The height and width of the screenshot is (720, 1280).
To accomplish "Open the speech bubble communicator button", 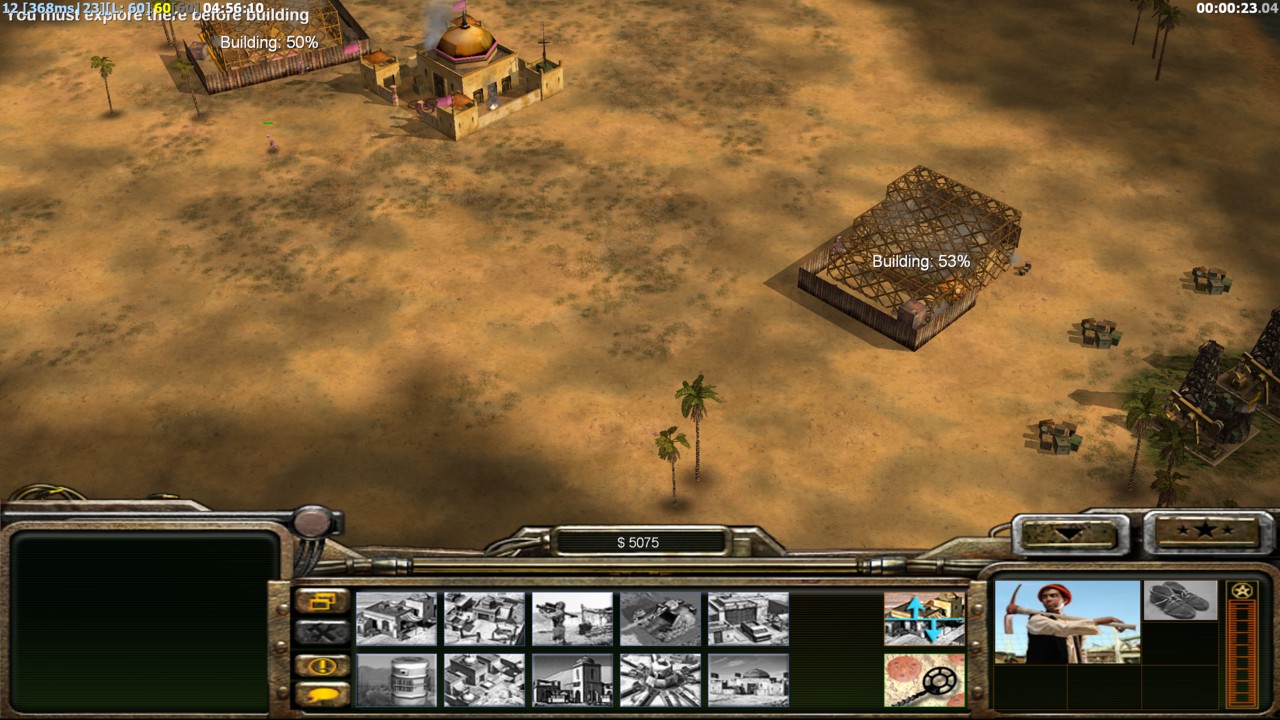I will pos(323,694).
